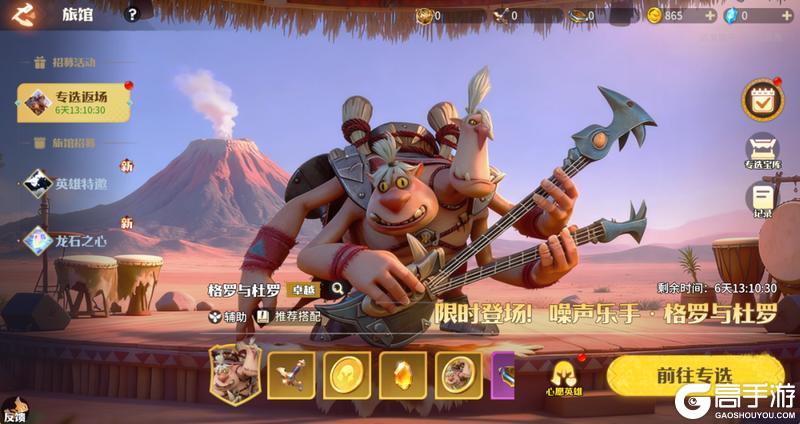Screen dimensions: 800x424
Task: Open the question mark help icon
Action: [x=132, y=15]
